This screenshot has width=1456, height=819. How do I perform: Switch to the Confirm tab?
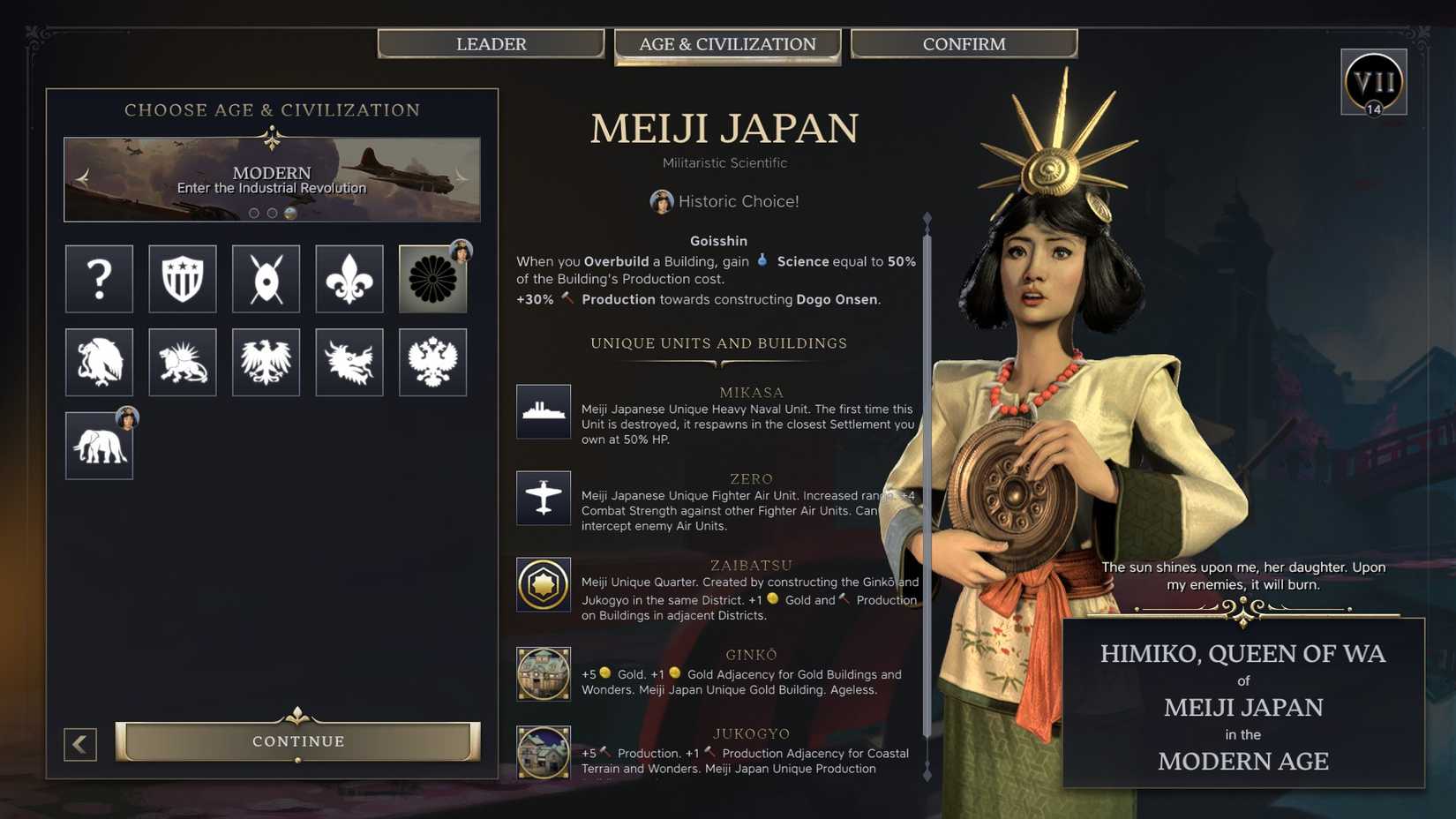pyautogui.click(x=964, y=43)
